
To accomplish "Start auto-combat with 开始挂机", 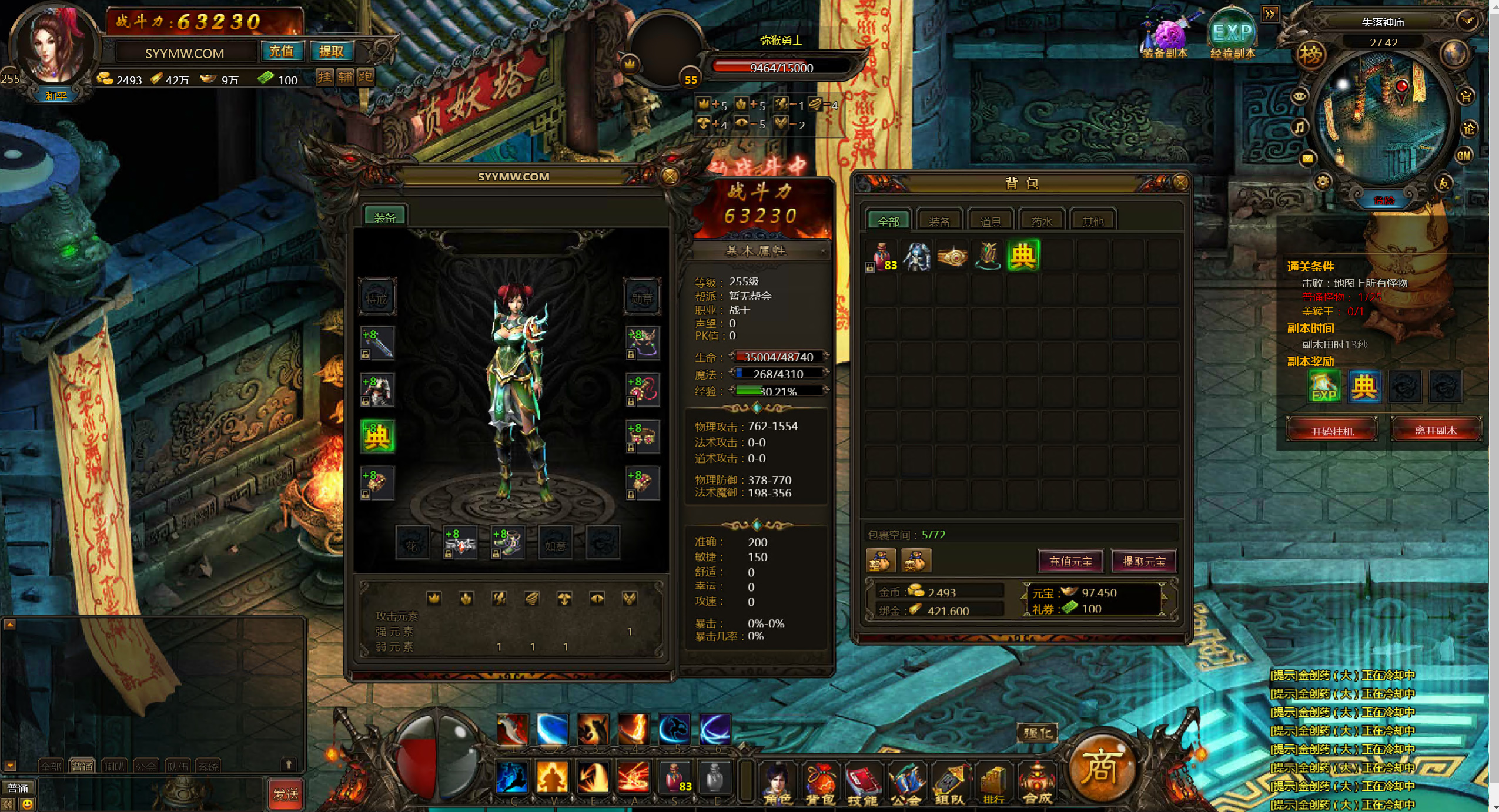I will point(1331,430).
